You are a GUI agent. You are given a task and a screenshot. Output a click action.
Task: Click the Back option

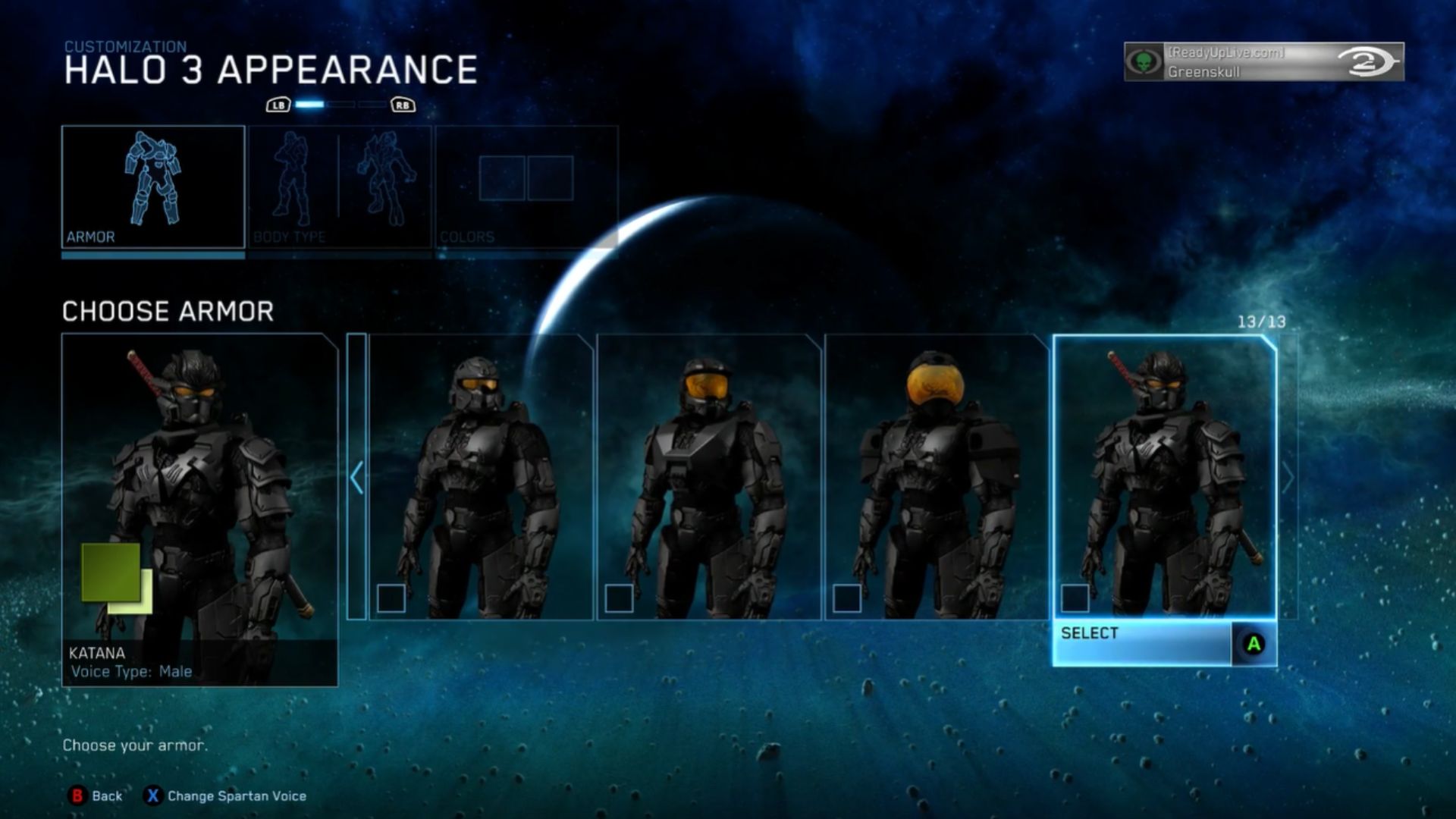[96, 795]
